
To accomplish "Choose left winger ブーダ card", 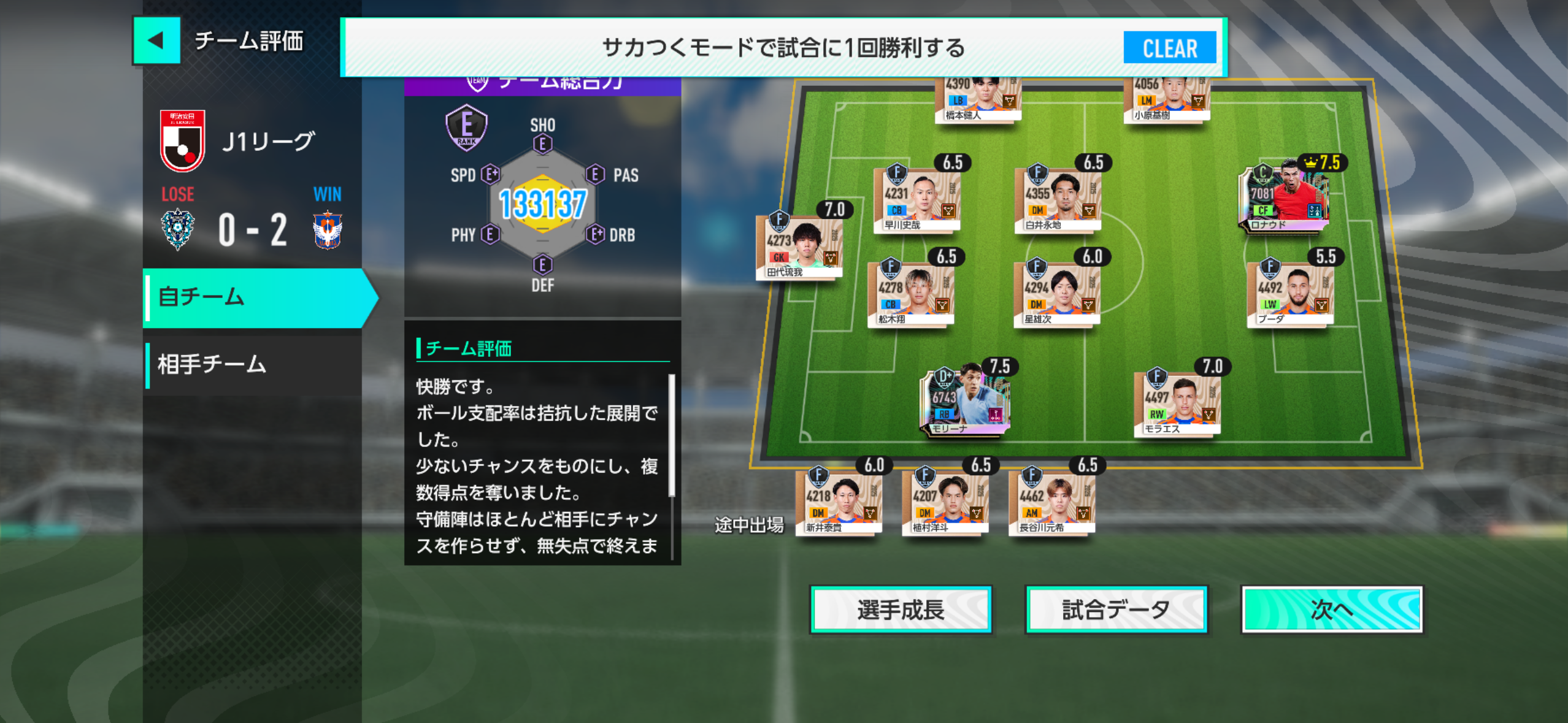I will coord(1290,293).
